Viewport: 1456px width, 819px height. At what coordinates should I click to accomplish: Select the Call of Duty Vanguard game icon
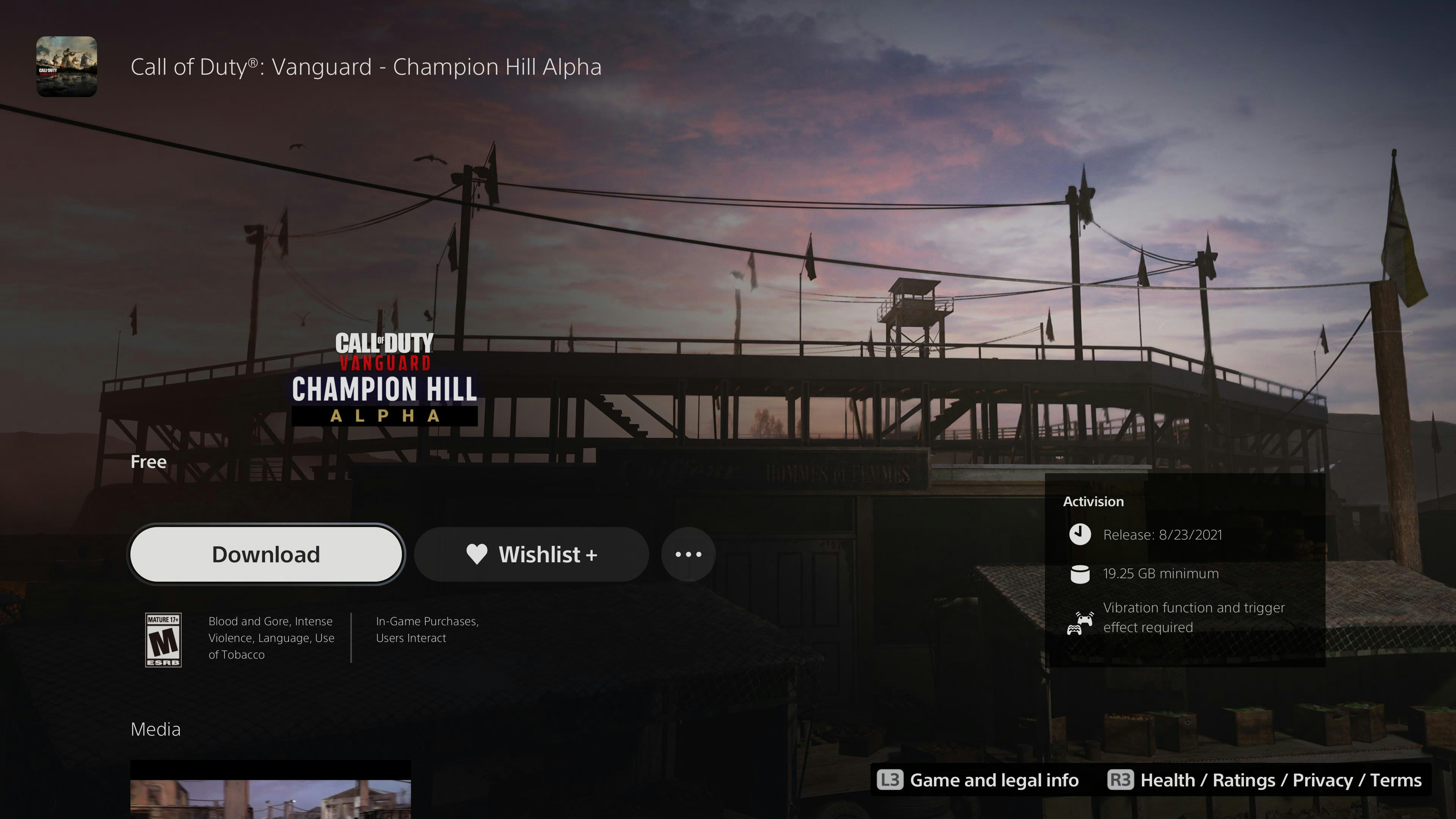pos(67,67)
